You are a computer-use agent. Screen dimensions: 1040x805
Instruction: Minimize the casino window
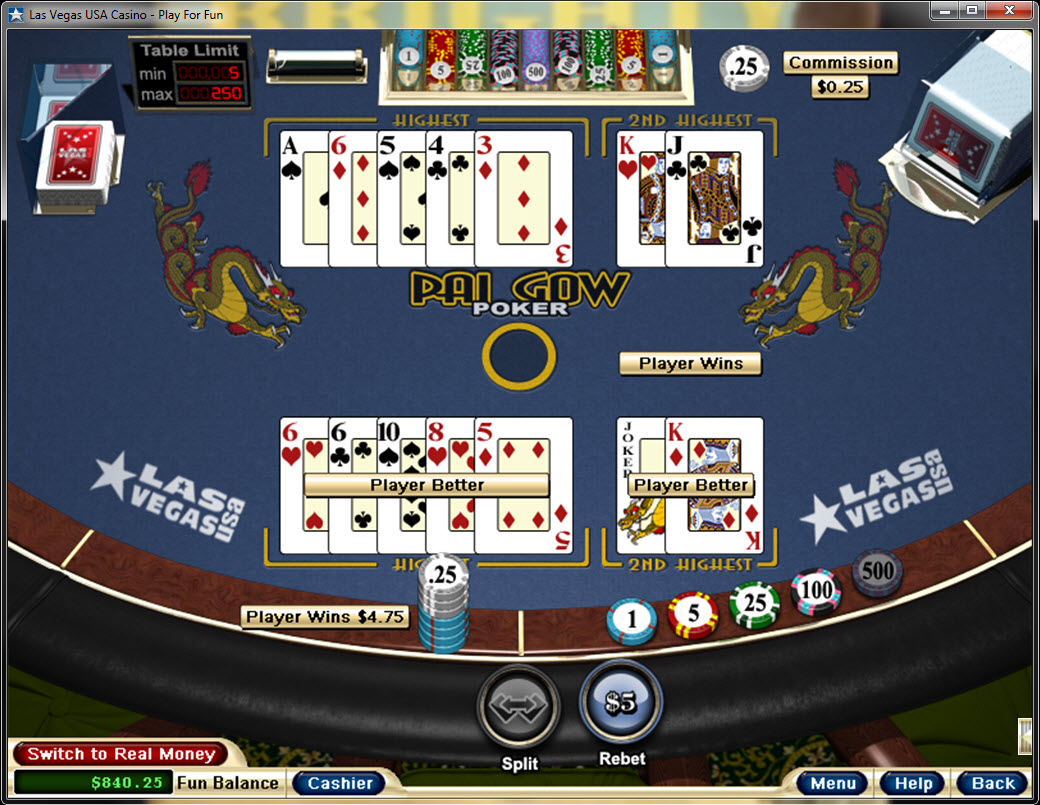tap(945, 10)
